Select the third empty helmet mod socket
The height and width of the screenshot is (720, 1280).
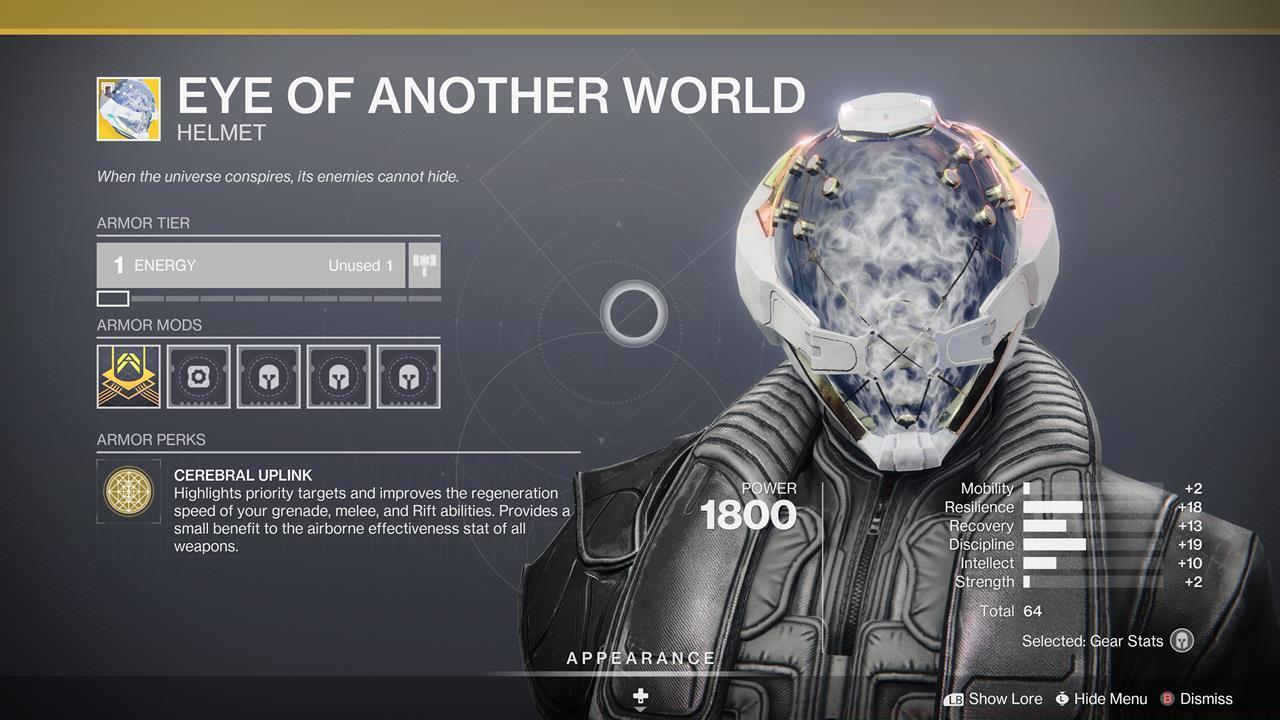tap(408, 376)
